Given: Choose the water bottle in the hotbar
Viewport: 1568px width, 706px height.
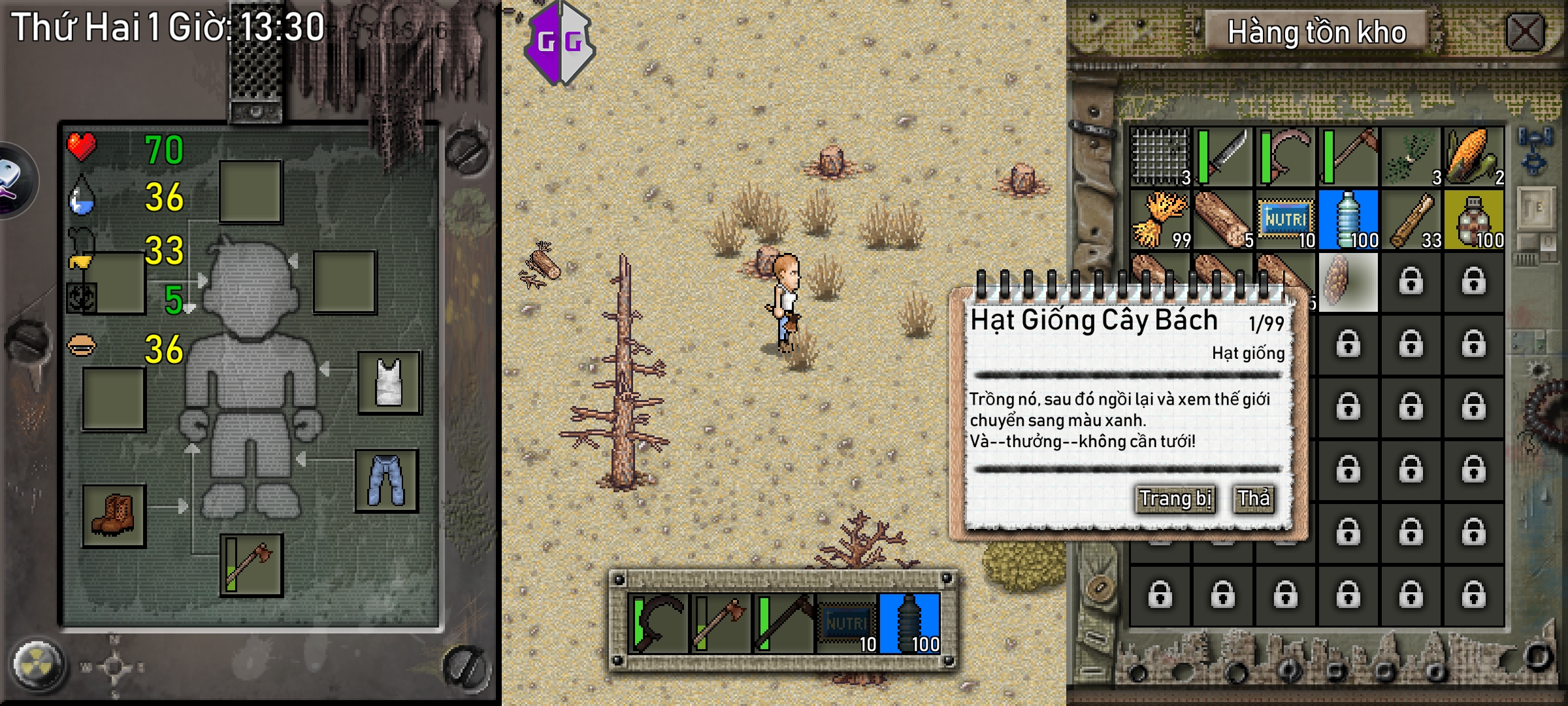Looking at the screenshot, I should click(x=909, y=624).
